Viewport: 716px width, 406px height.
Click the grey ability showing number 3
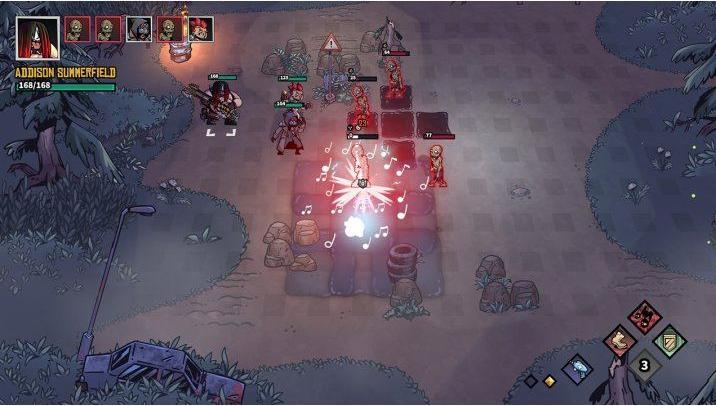pyautogui.click(x=645, y=366)
